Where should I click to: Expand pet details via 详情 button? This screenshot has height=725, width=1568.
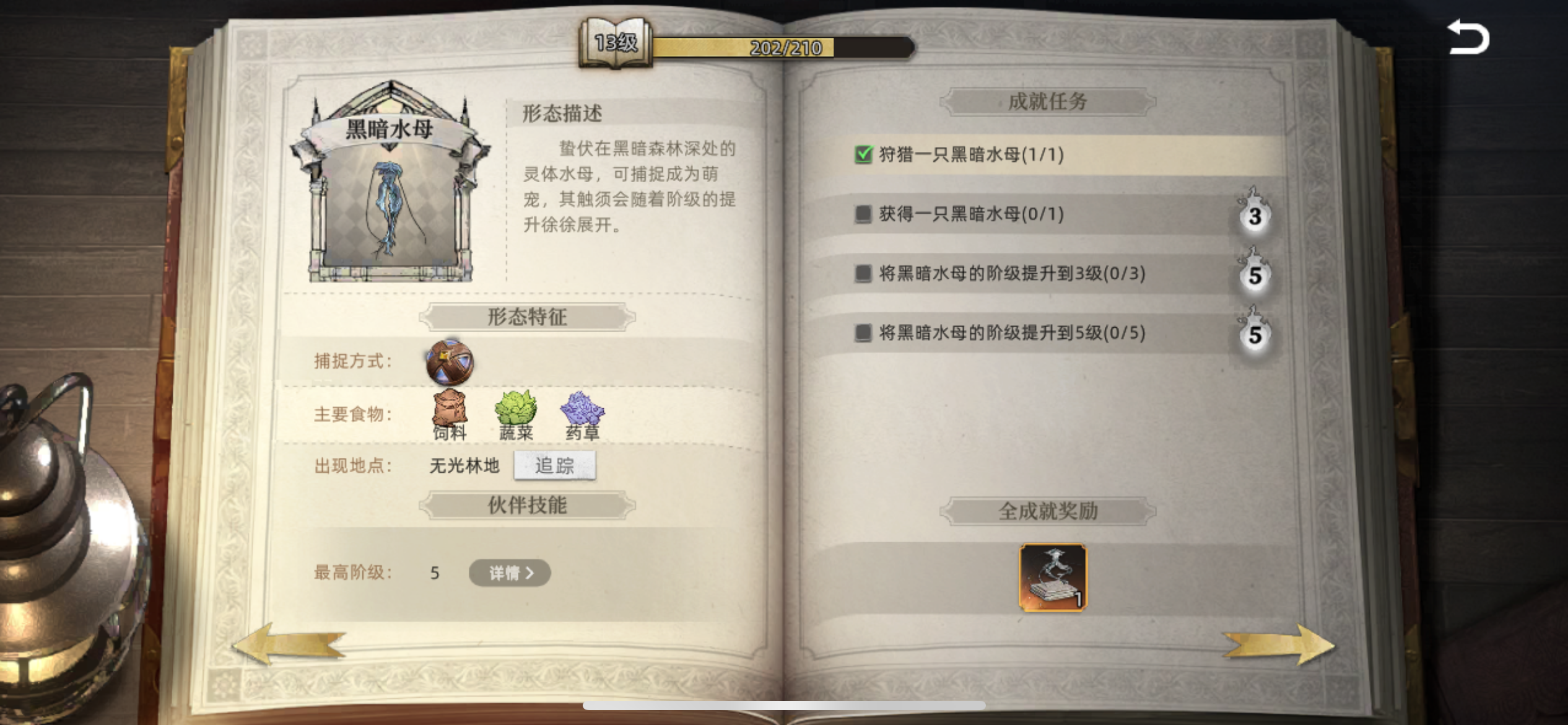pos(509,573)
